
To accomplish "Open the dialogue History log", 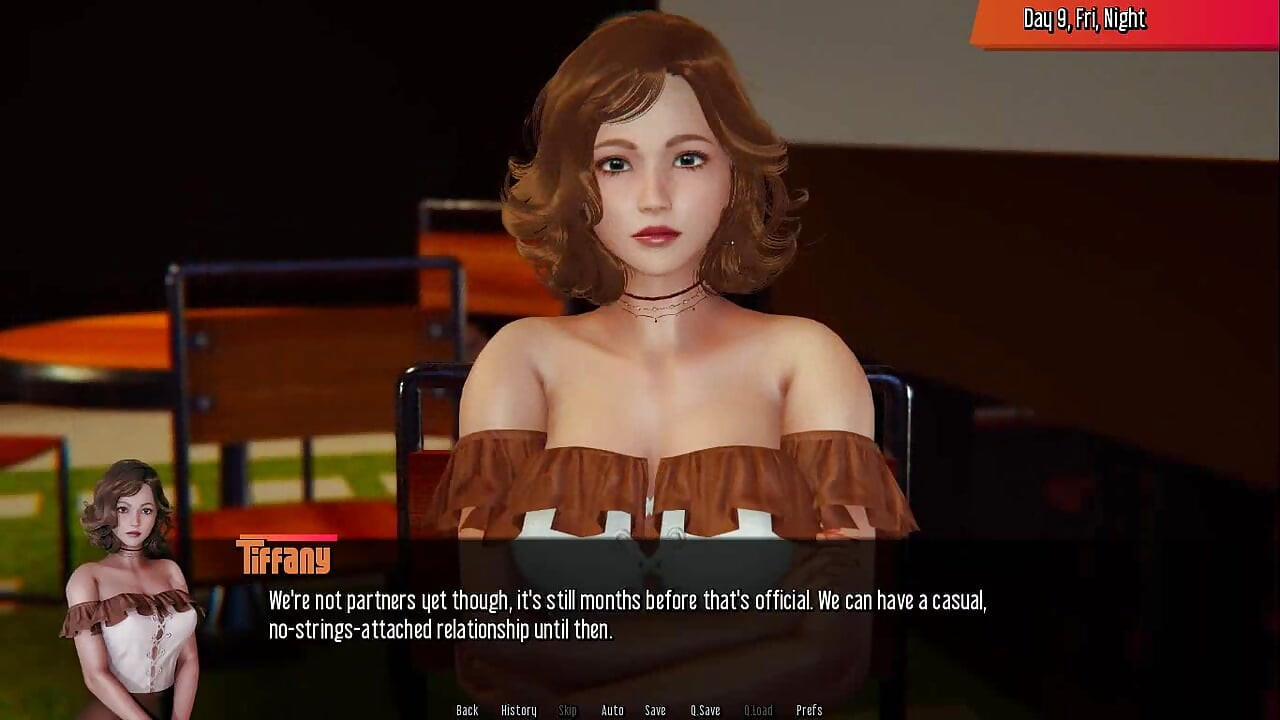I will click(x=518, y=710).
